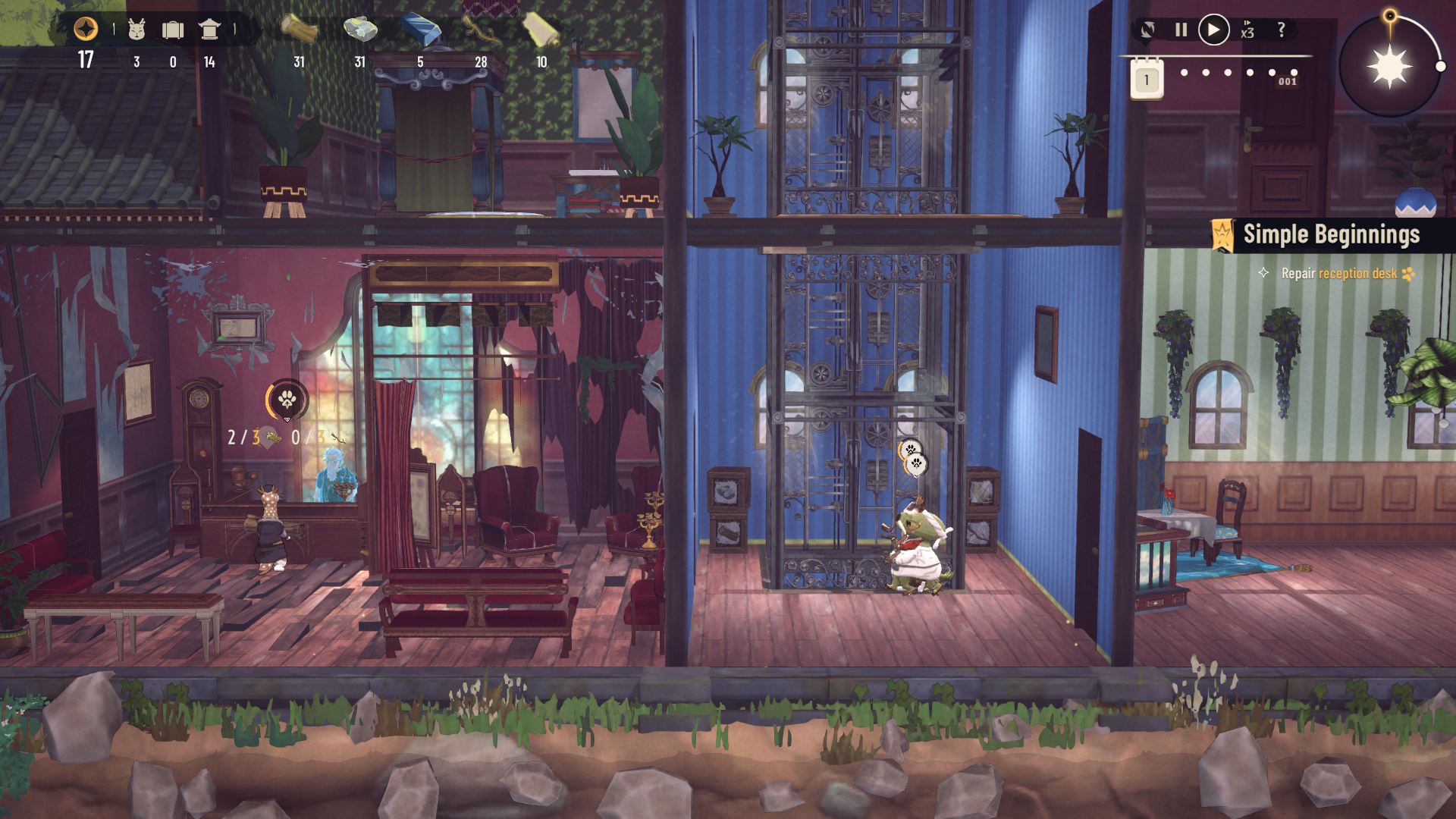Viewport: 1456px width, 819px height.
Task: Select the Repair reception desk objective
Action: (x=1338, y=274)
